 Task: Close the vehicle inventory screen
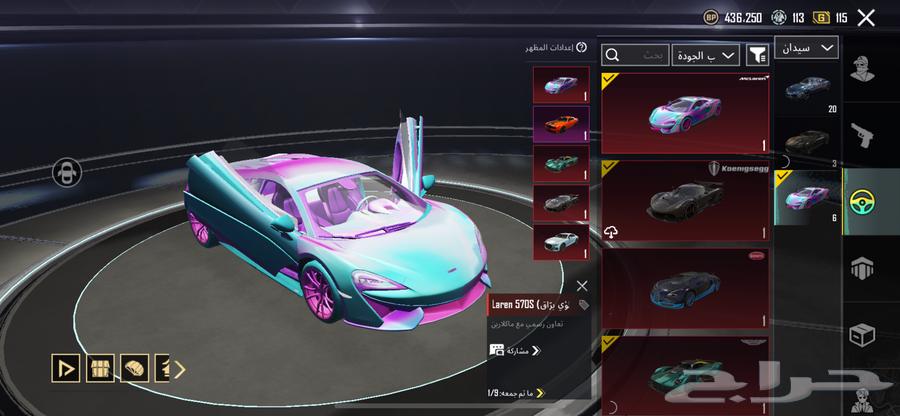pos(866,17)
